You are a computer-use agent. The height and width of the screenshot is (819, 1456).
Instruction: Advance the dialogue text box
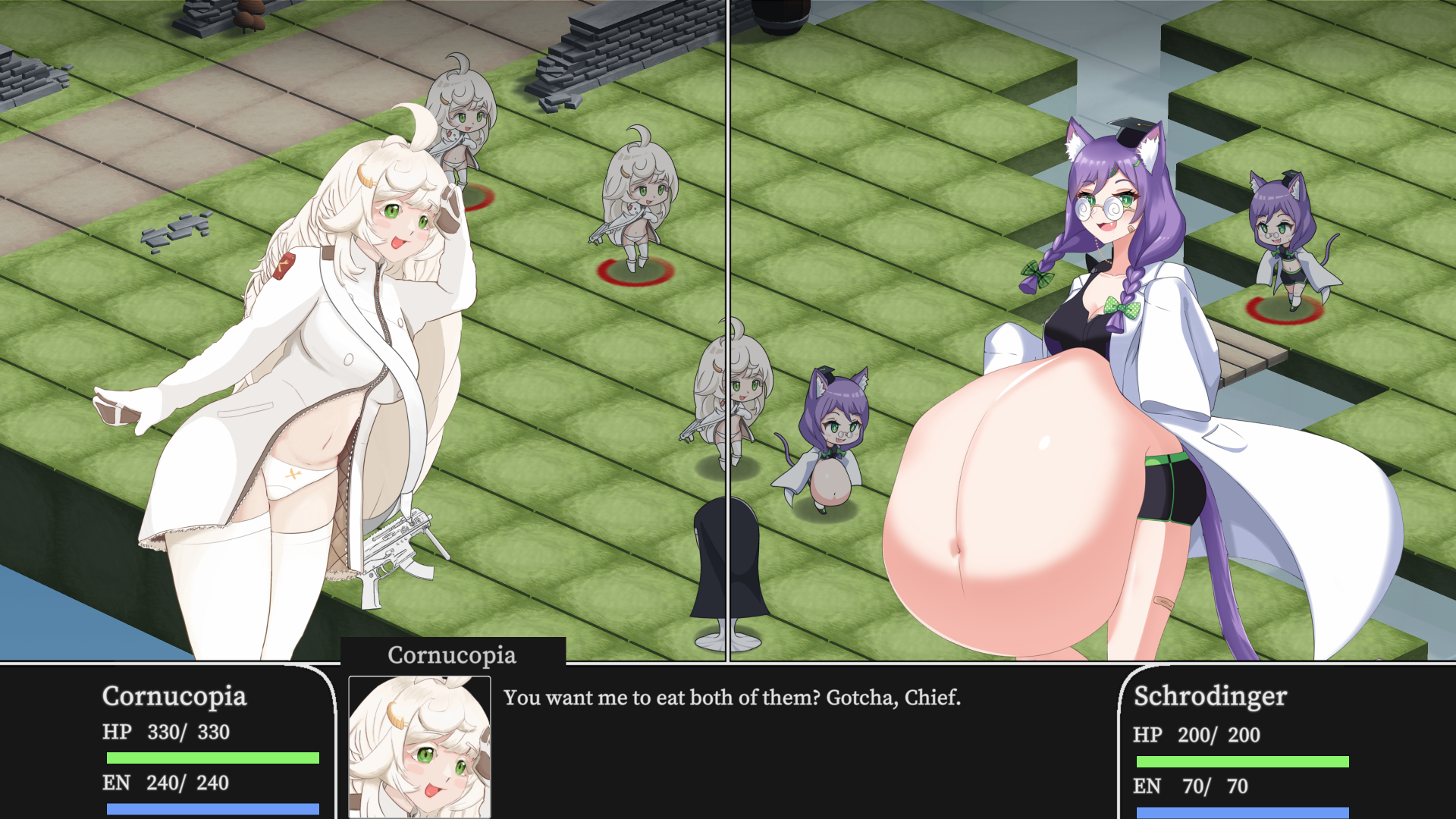coord(732,698)
